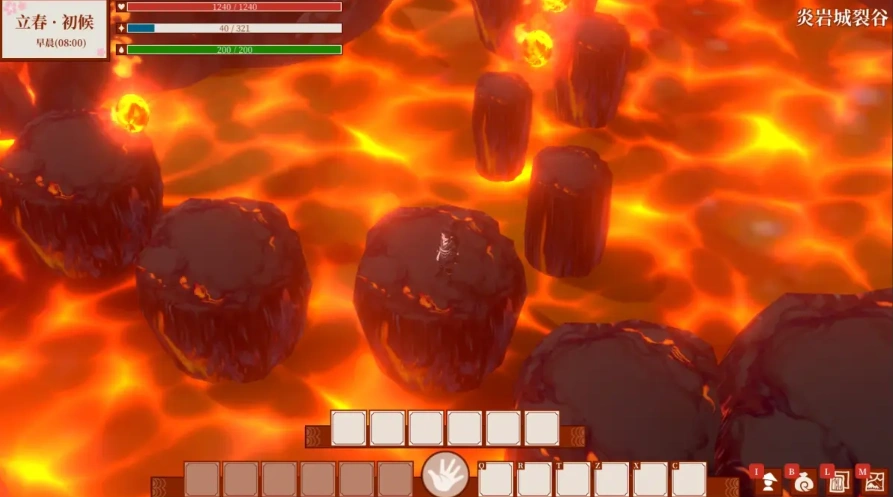This screenshot has width=893, height=497.
Task: Click the date and time panel
Action: coord(54,31)
